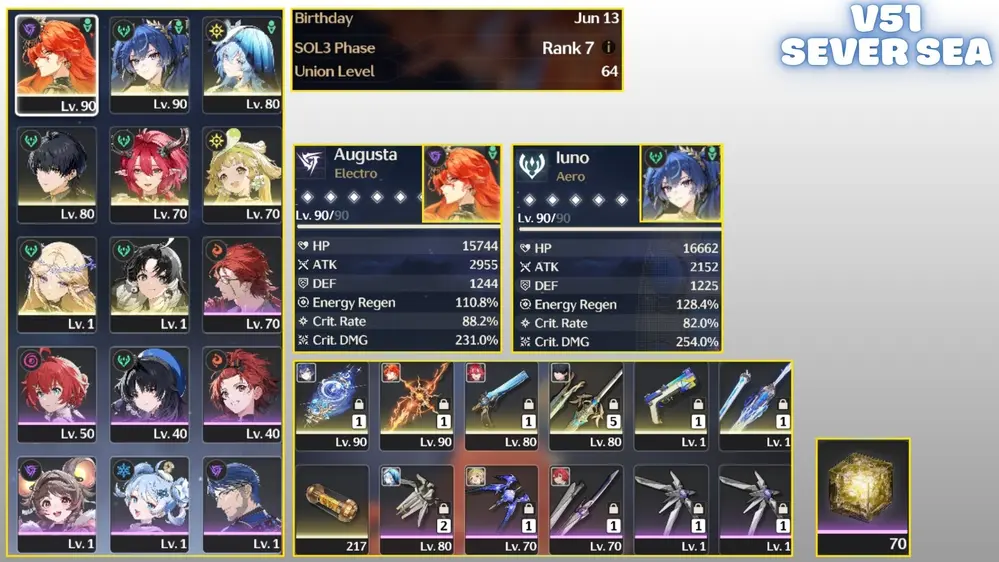Viewport: 999px width, 562px height.
Task: Choose the flaming orange Lv. 90 sword
Action: click(417, 402)
